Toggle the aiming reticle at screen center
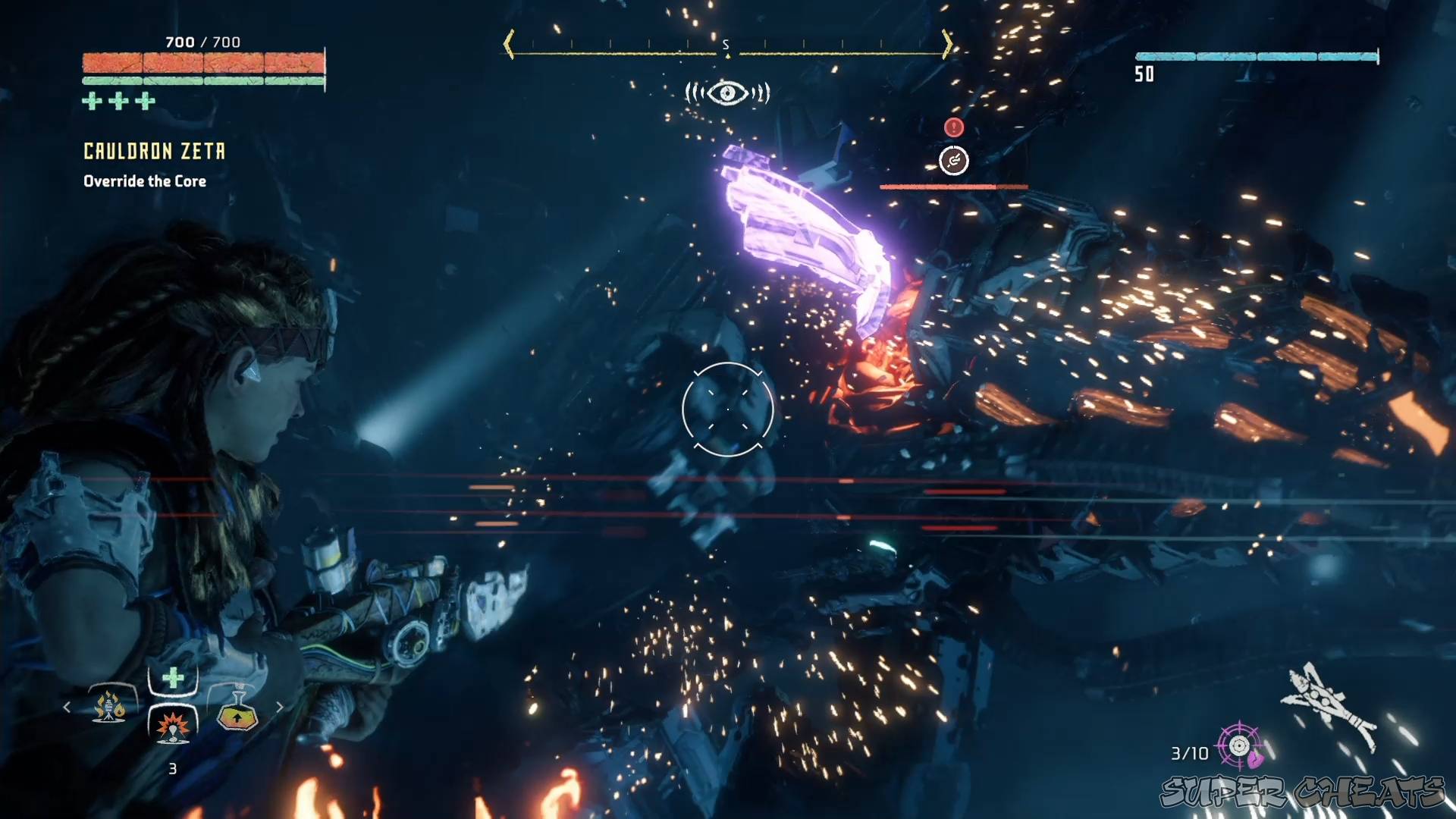This screenshot has width=1456, height=819. [726, 408]
